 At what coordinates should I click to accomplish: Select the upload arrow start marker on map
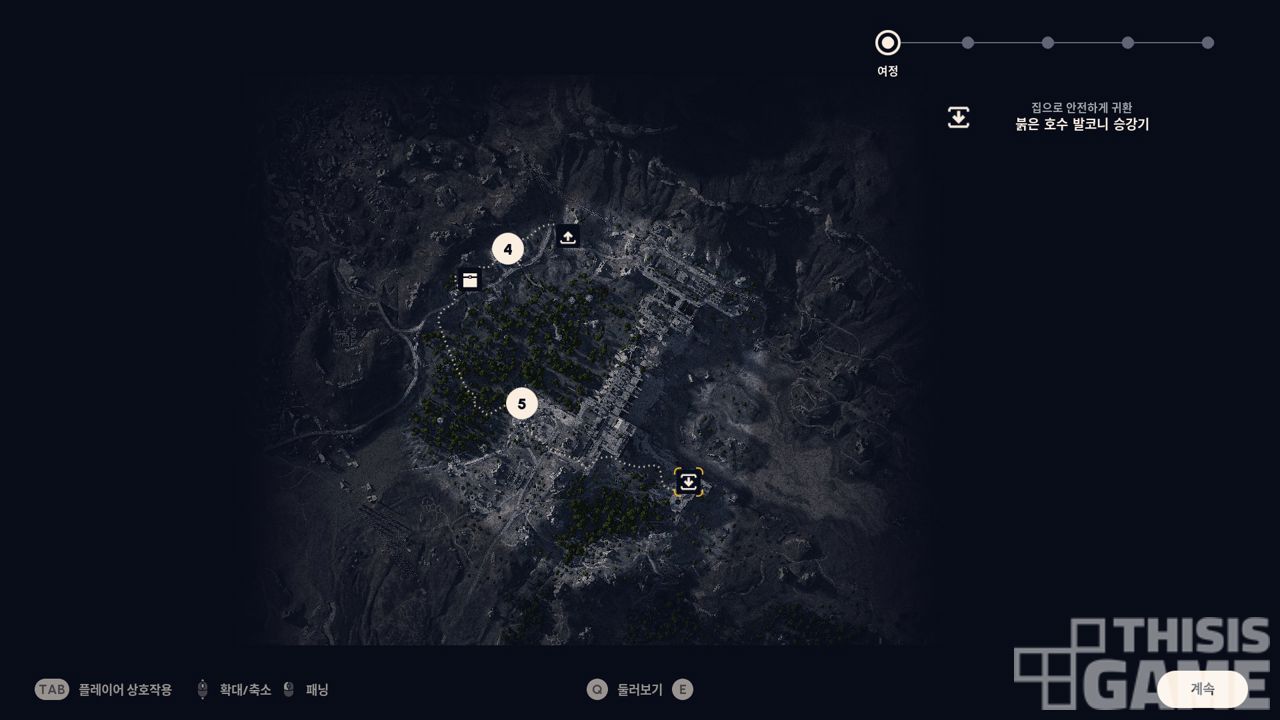pos(568,237)
